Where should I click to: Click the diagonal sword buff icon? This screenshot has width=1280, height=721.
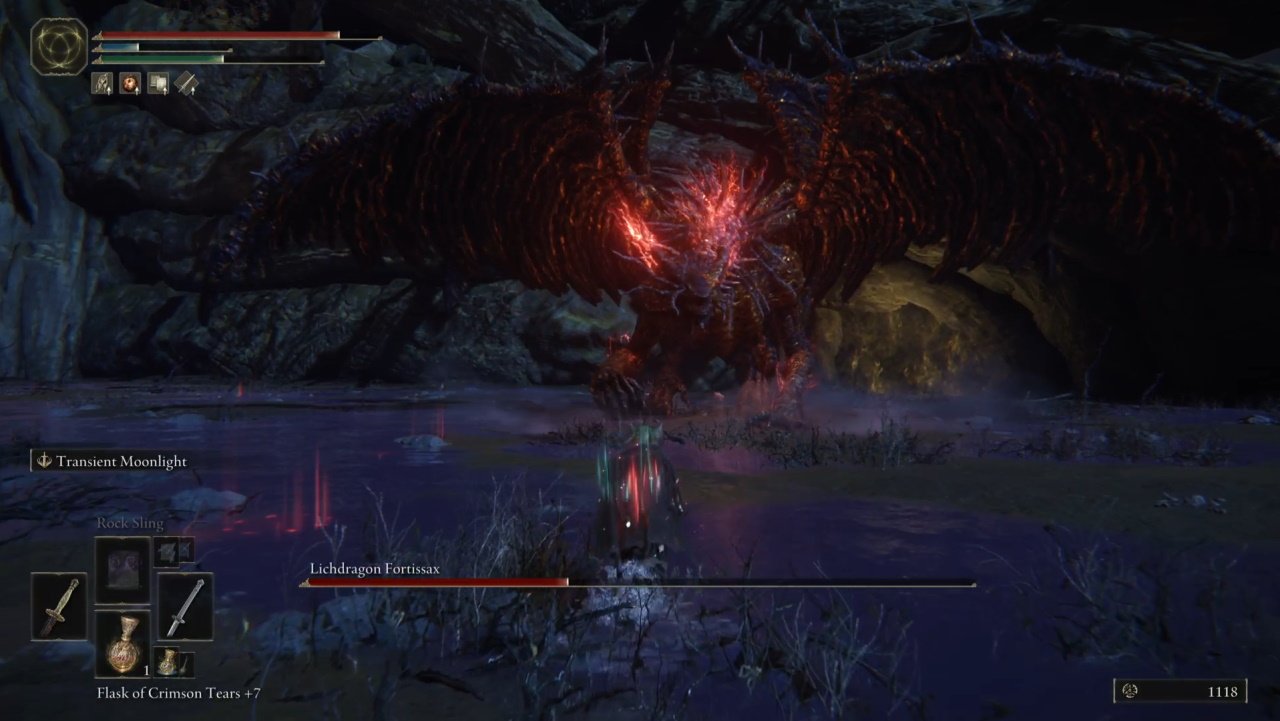tap(186, 84)
